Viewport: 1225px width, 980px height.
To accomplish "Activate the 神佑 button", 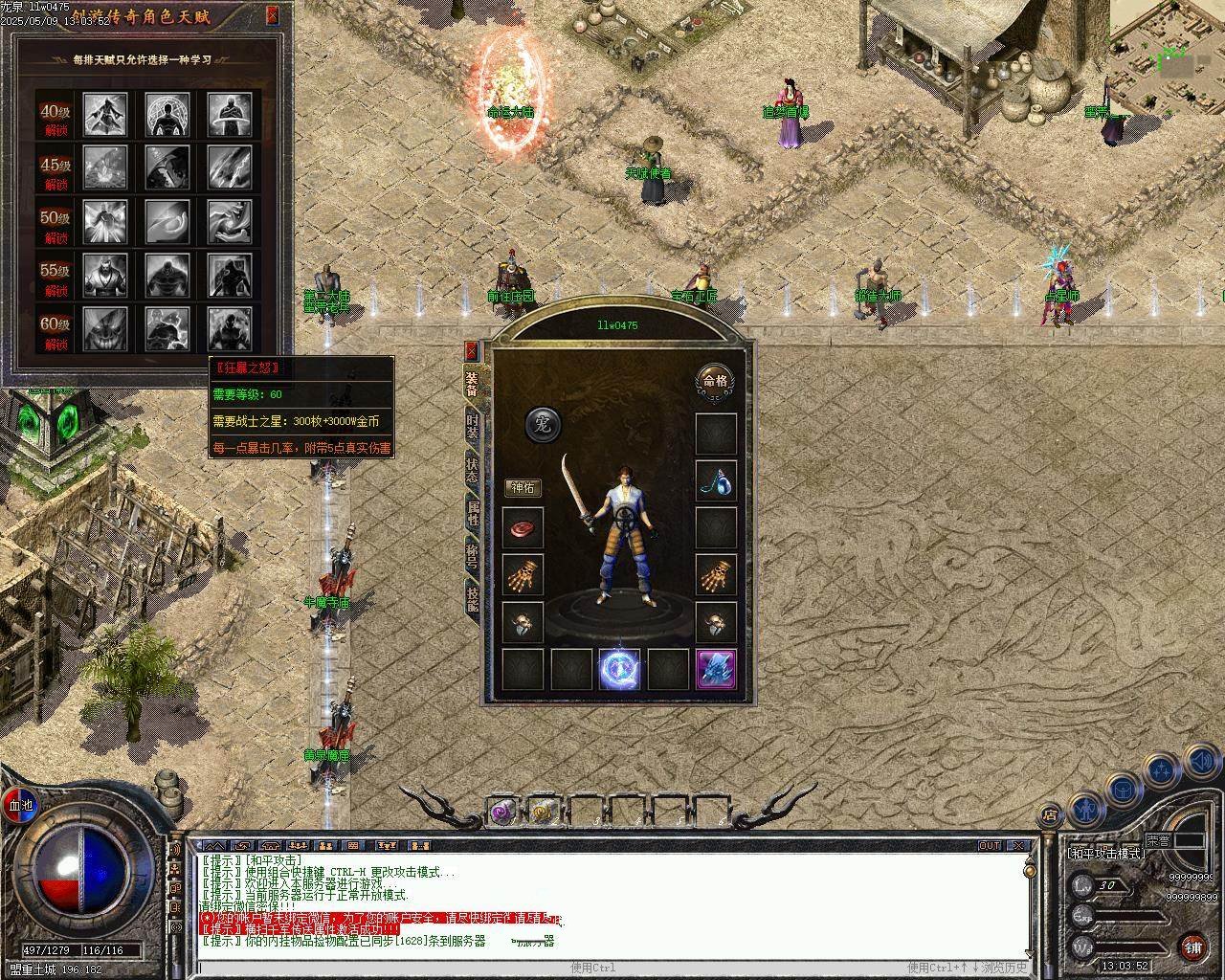I will (x=523, y=488).
